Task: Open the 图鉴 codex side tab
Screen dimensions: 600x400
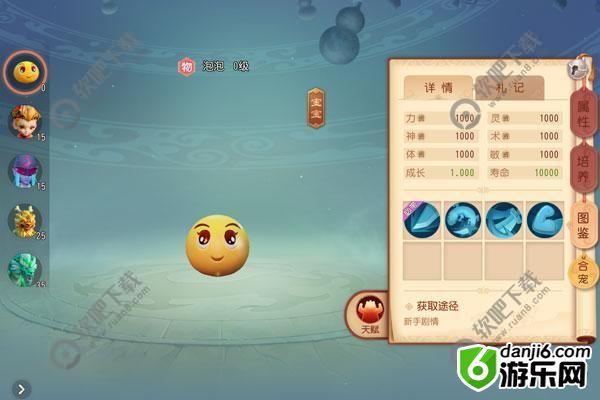Action: (582, 222)
